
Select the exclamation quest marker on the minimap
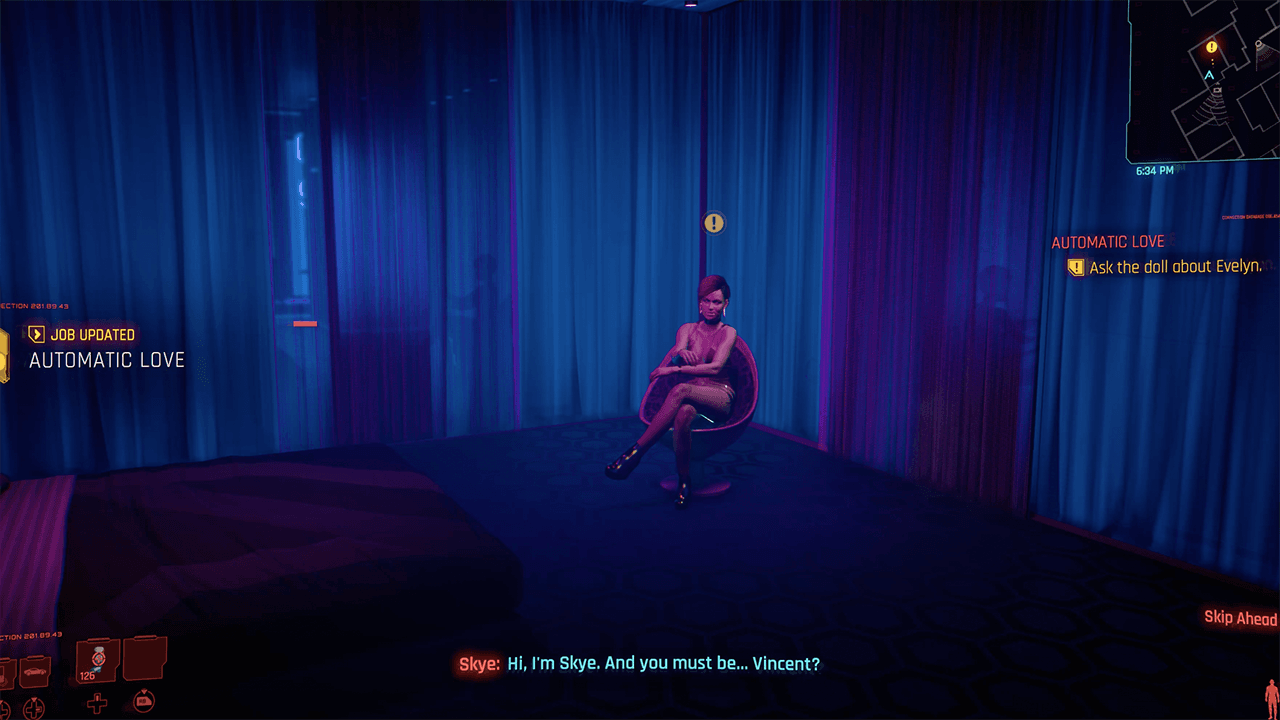(x=1211, y=47)
